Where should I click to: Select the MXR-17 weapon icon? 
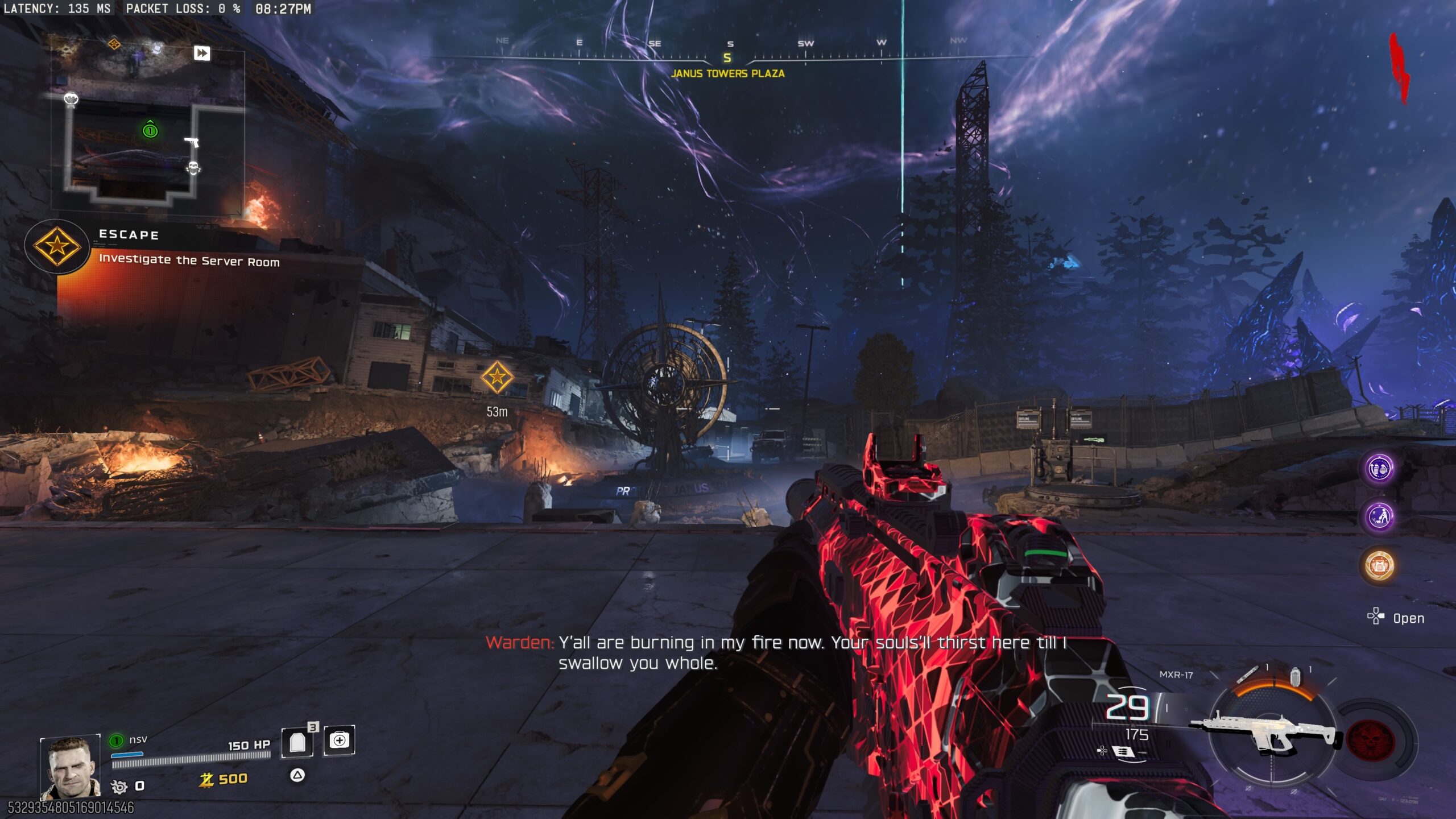(1266, 735)
